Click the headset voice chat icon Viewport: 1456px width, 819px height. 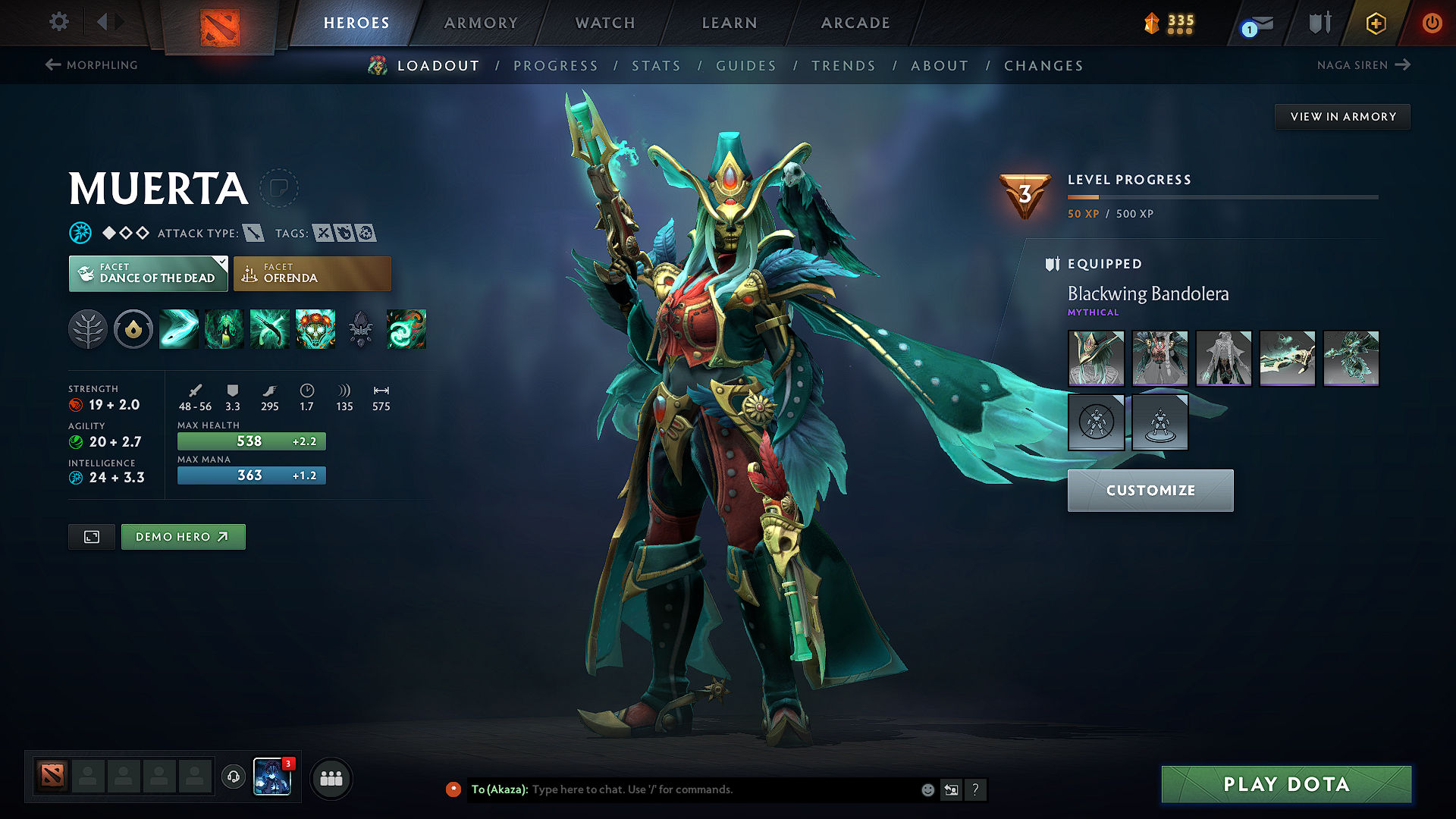[233, 778]
